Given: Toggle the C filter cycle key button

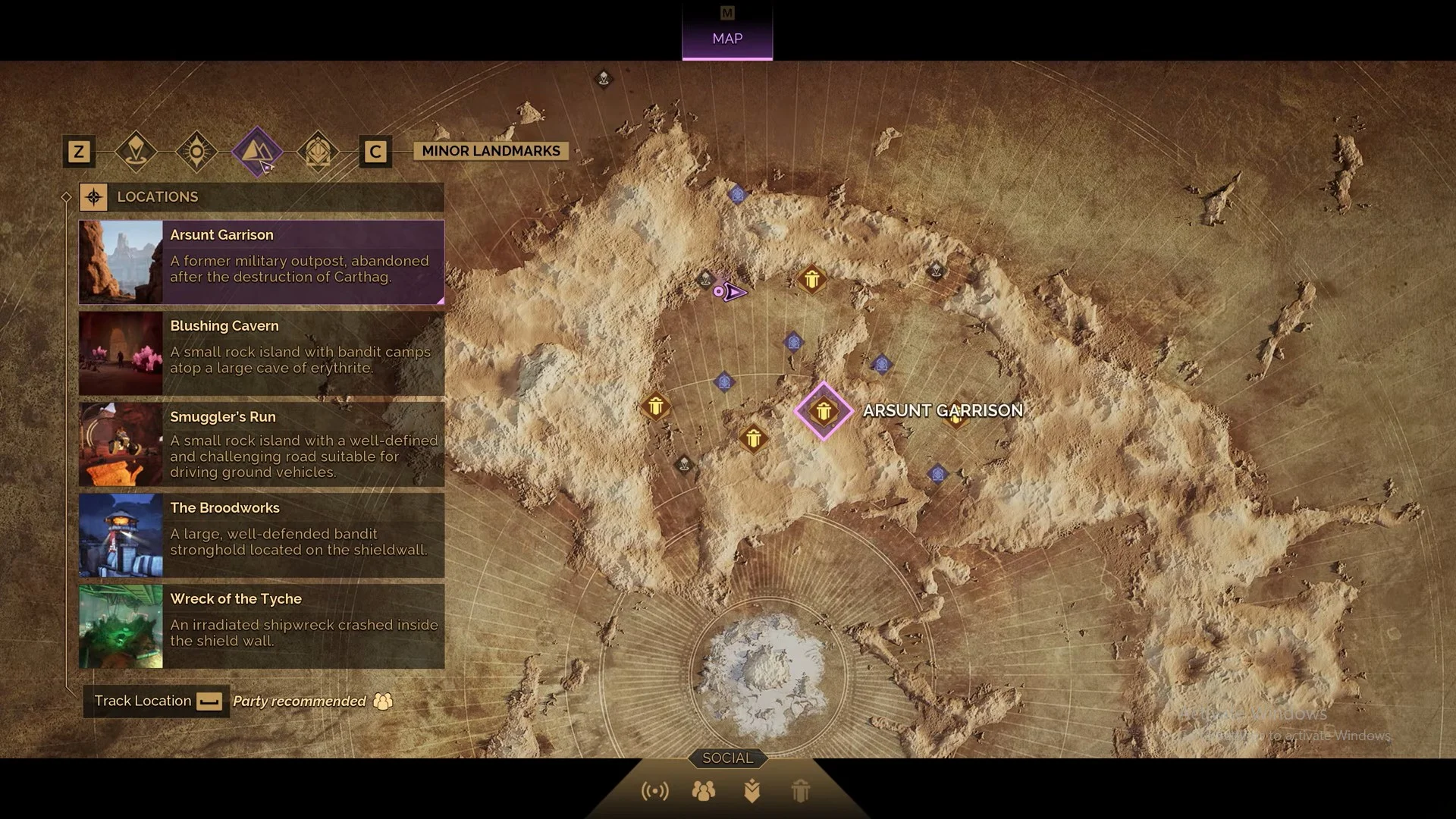Looking at the screenshot, I should point(375,152).
